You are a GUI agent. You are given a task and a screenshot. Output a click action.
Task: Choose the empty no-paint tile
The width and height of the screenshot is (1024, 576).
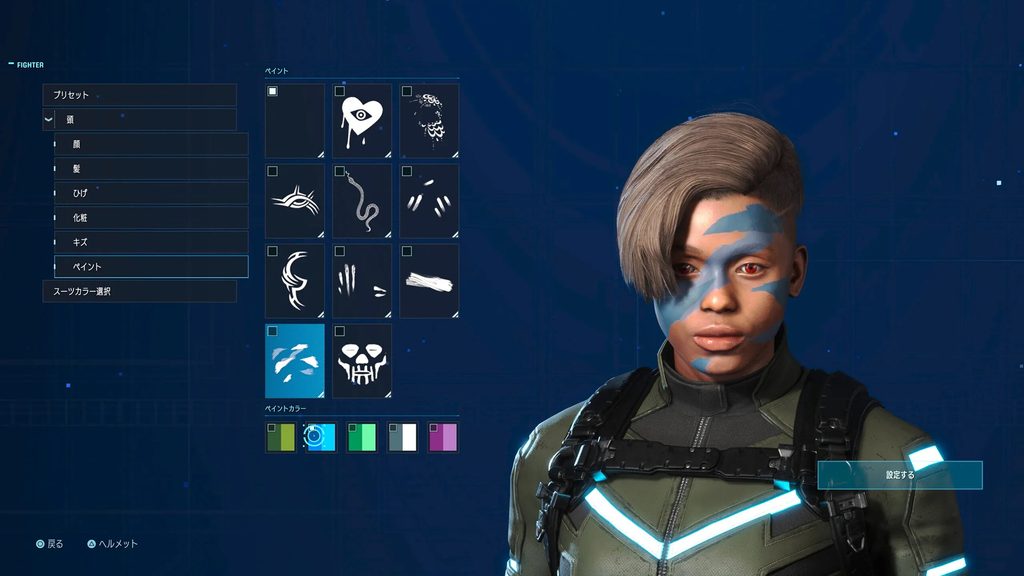tap(295, 120)
